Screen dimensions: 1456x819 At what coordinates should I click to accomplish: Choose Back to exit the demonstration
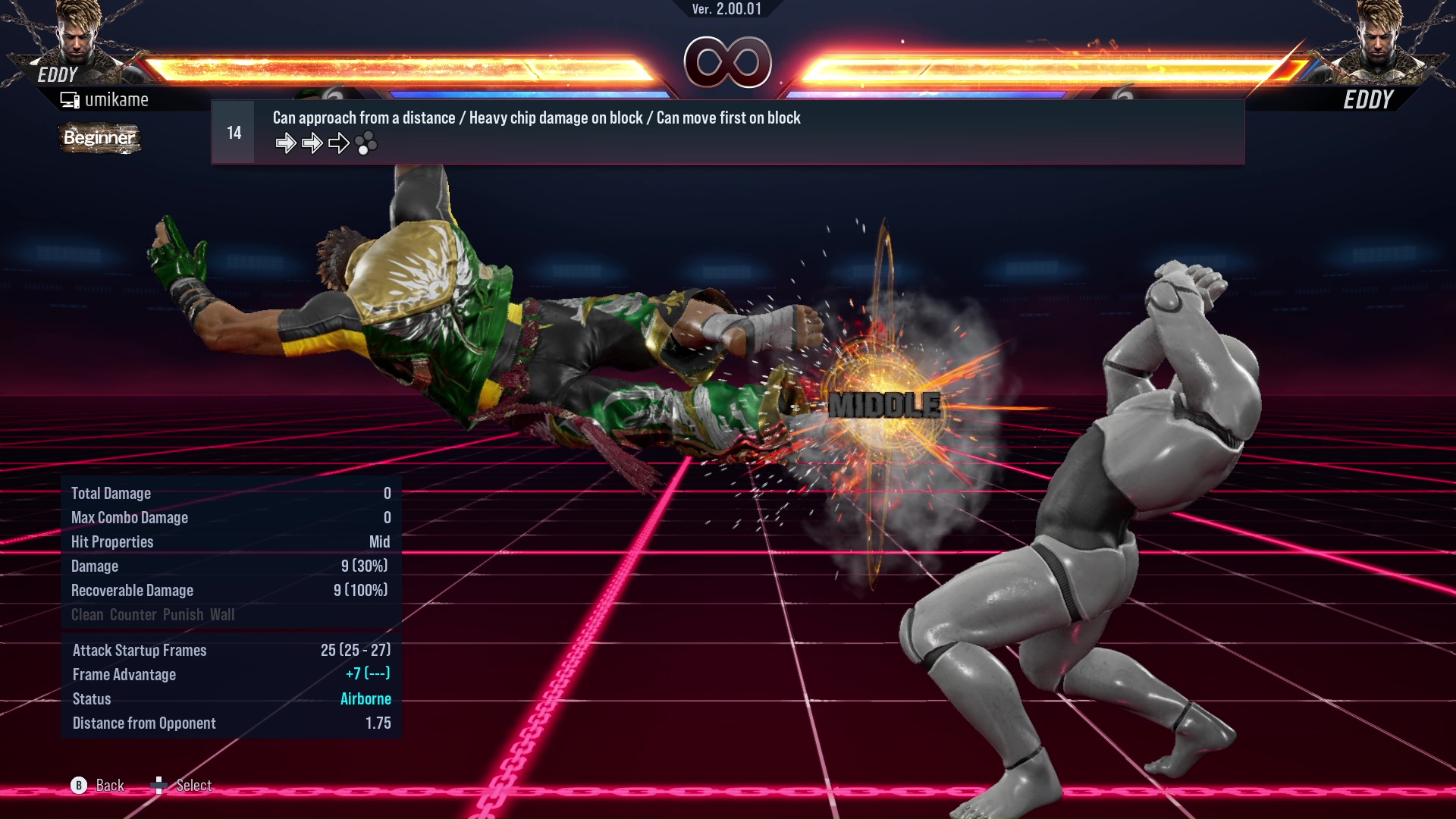pyautogui.click(x=109, y=786)
